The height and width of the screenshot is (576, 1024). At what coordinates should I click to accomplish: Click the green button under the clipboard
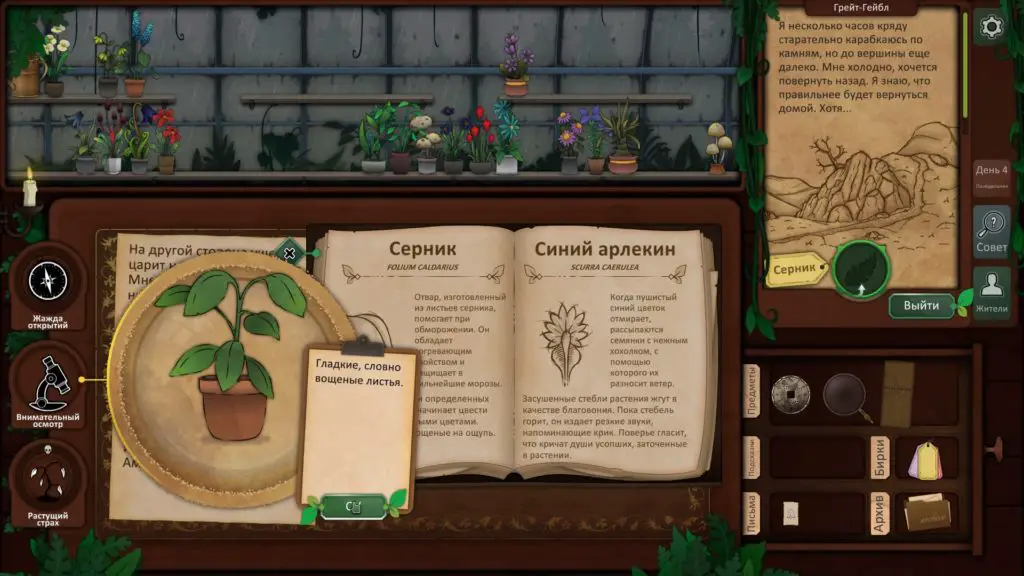tap(353, 506)
